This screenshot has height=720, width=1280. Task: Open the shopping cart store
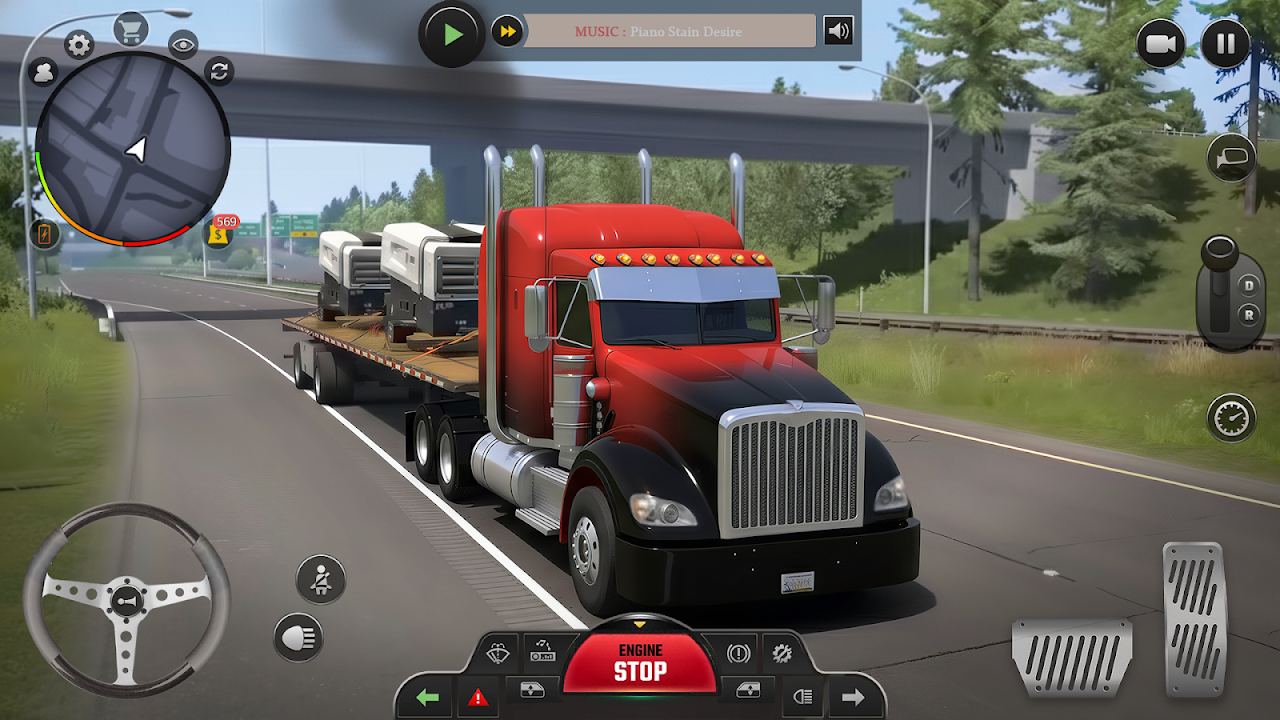(130, 29)
